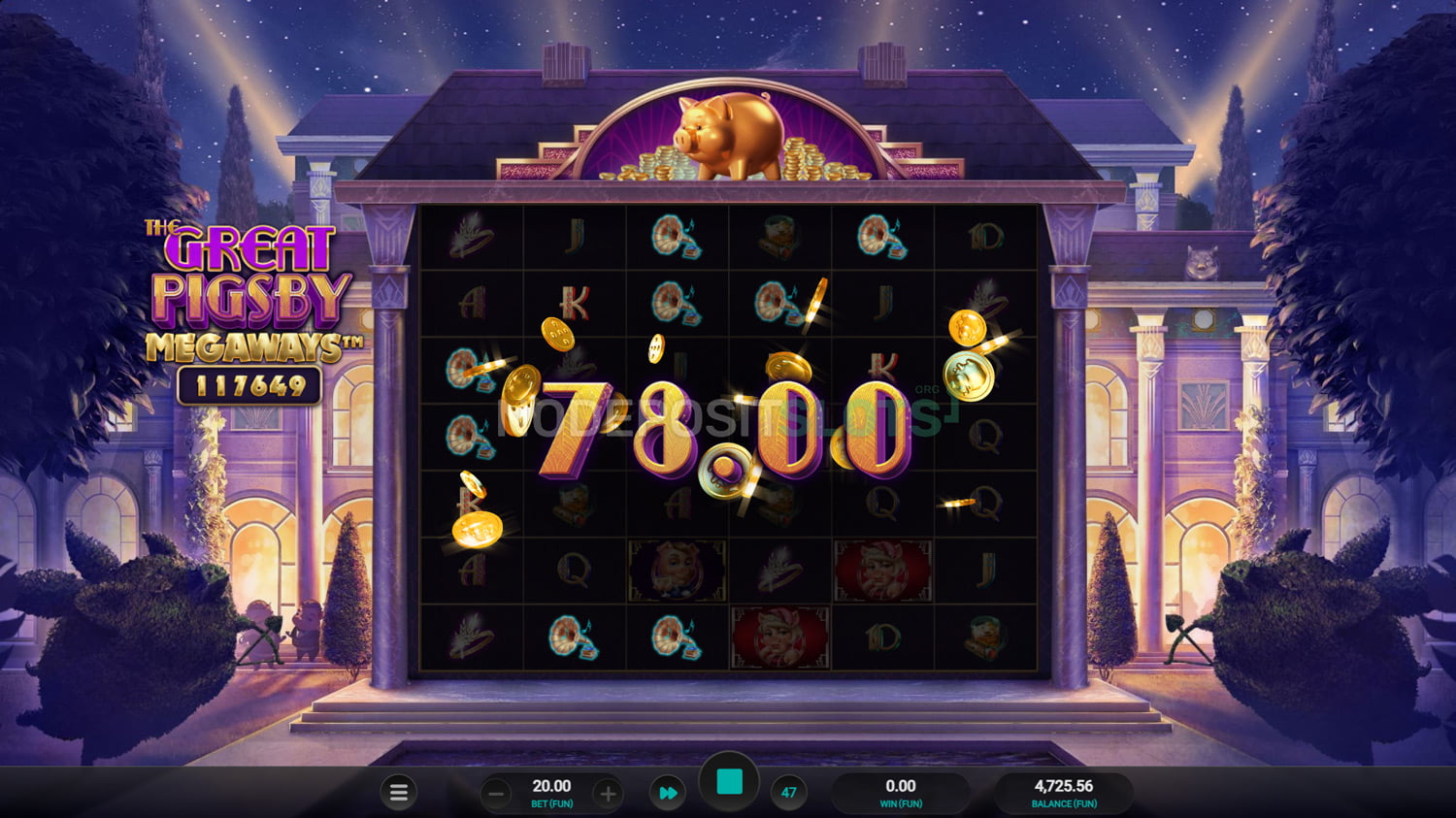Open the hamburger game menu
This screenshot has width=1456, height=818.
(398, 793)
